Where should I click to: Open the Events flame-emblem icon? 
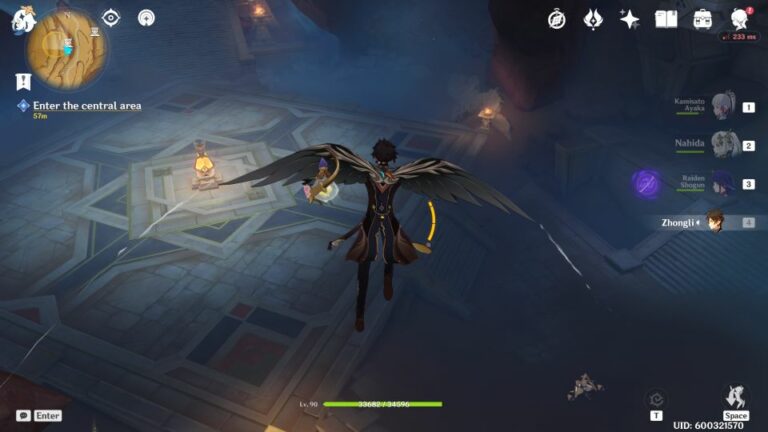[593, 19]
